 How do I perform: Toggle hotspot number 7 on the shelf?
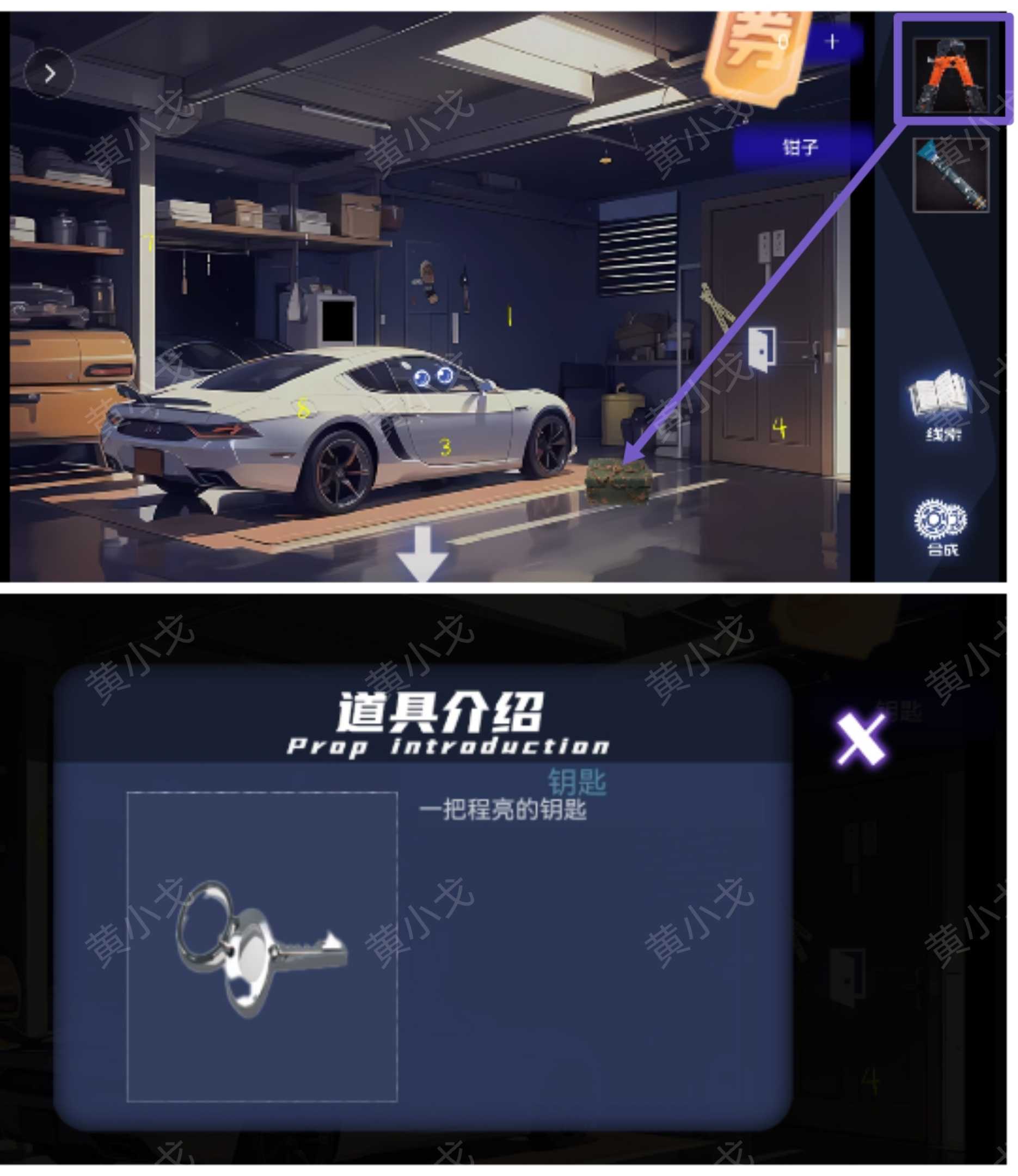click(149, 244)
